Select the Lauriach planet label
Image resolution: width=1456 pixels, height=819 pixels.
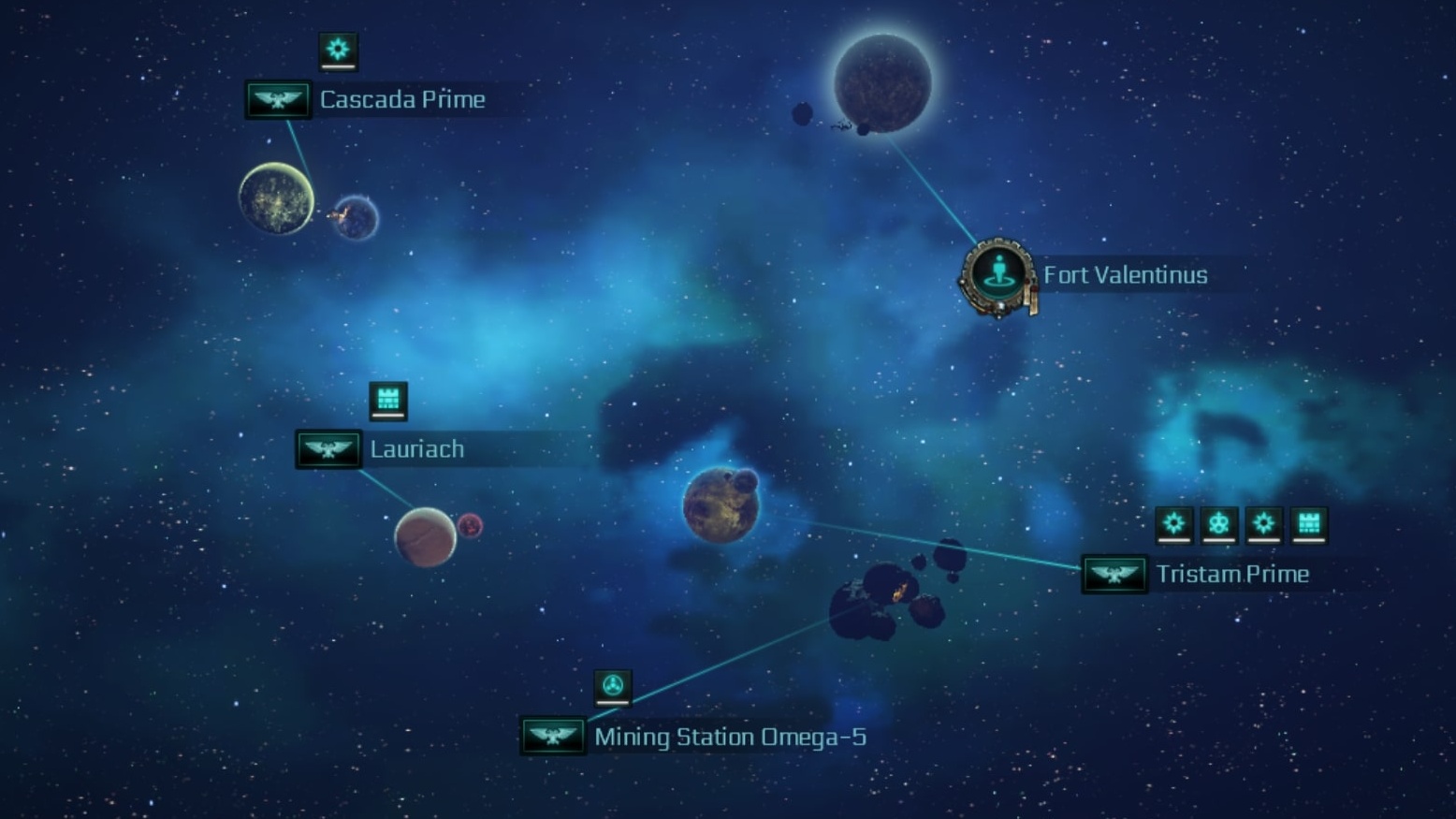(x=416, y=449)
